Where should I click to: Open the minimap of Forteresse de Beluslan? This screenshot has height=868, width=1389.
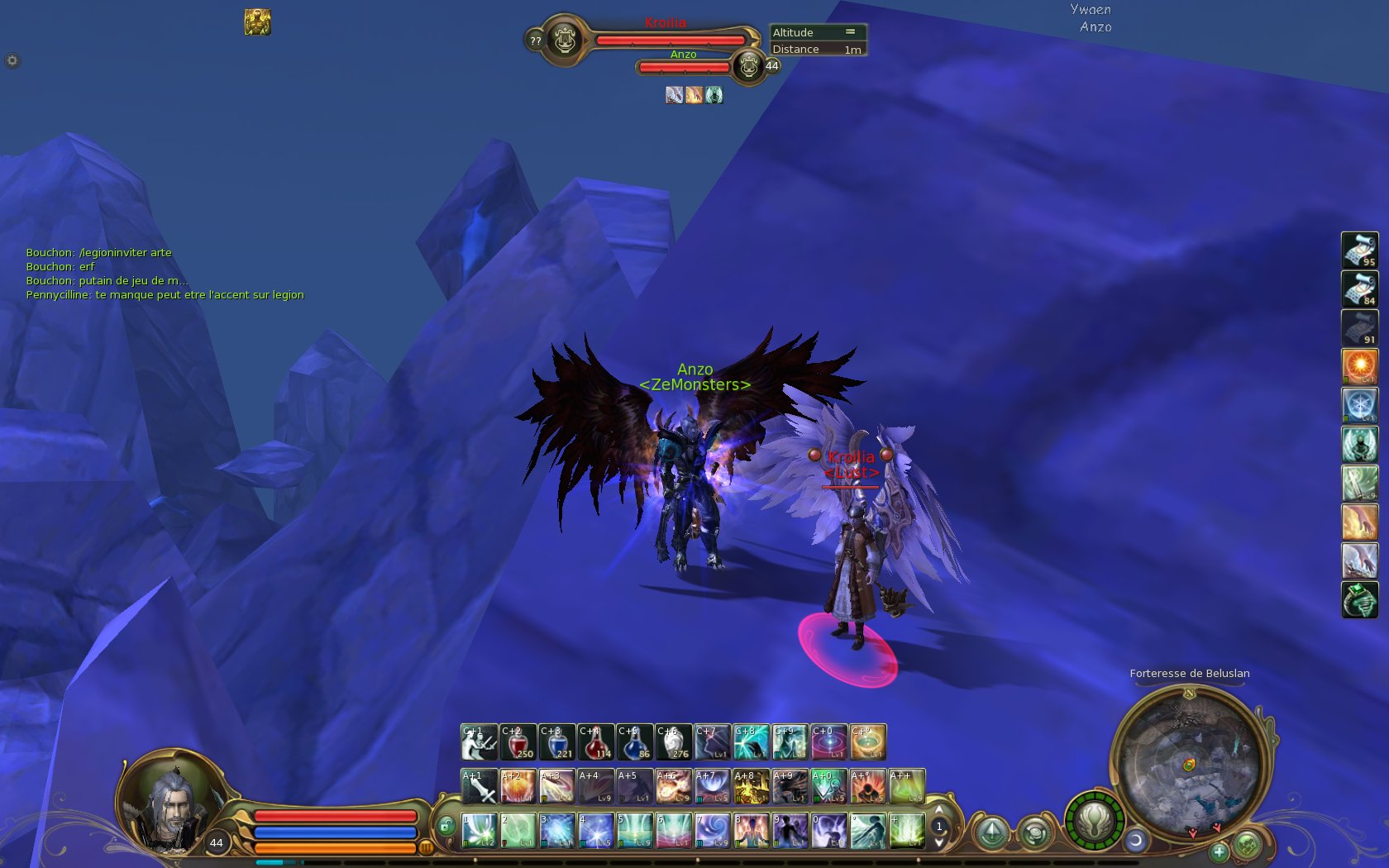(x=1188, y=765)
